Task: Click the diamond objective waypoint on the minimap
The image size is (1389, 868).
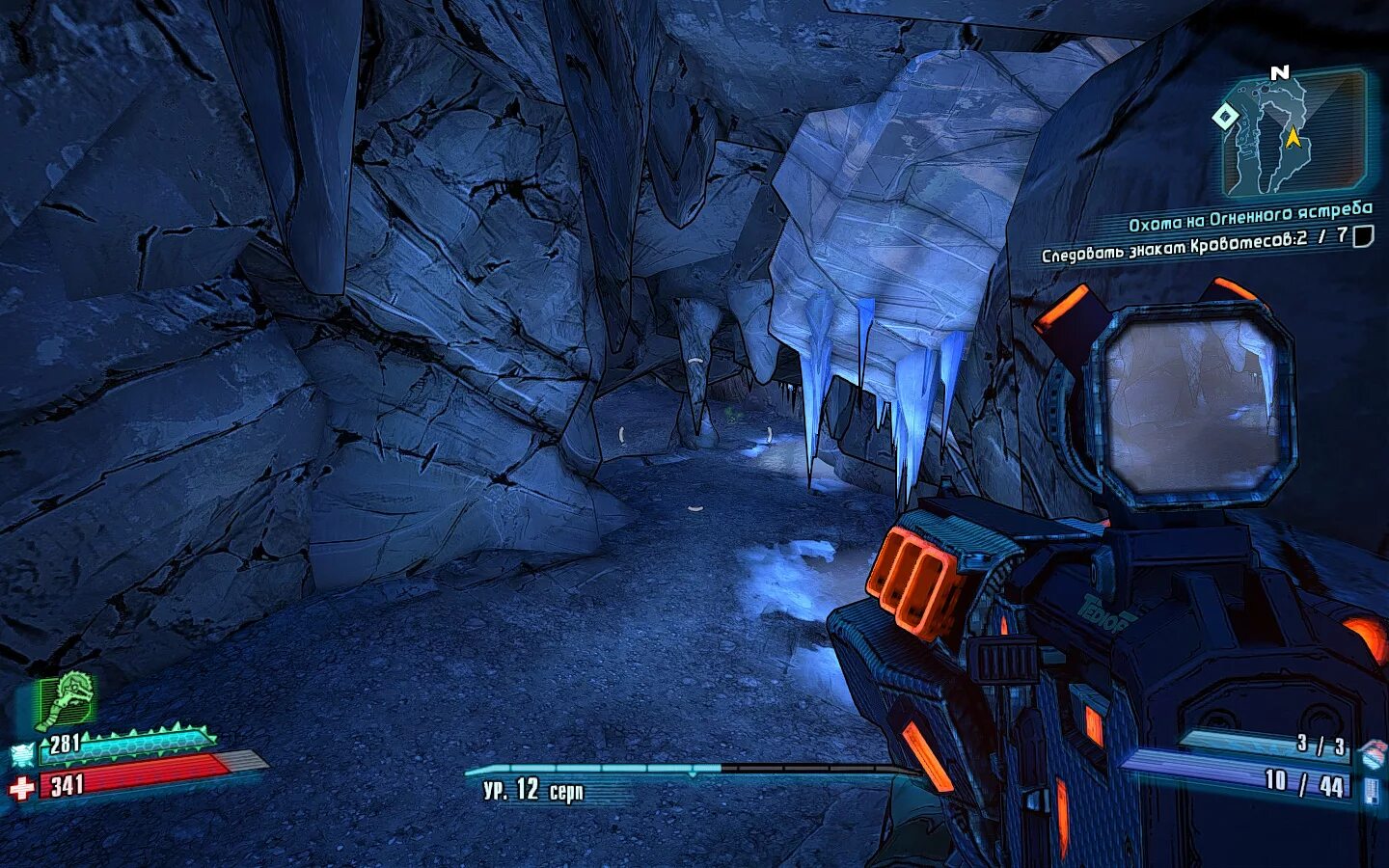Action: point(1225,118)
